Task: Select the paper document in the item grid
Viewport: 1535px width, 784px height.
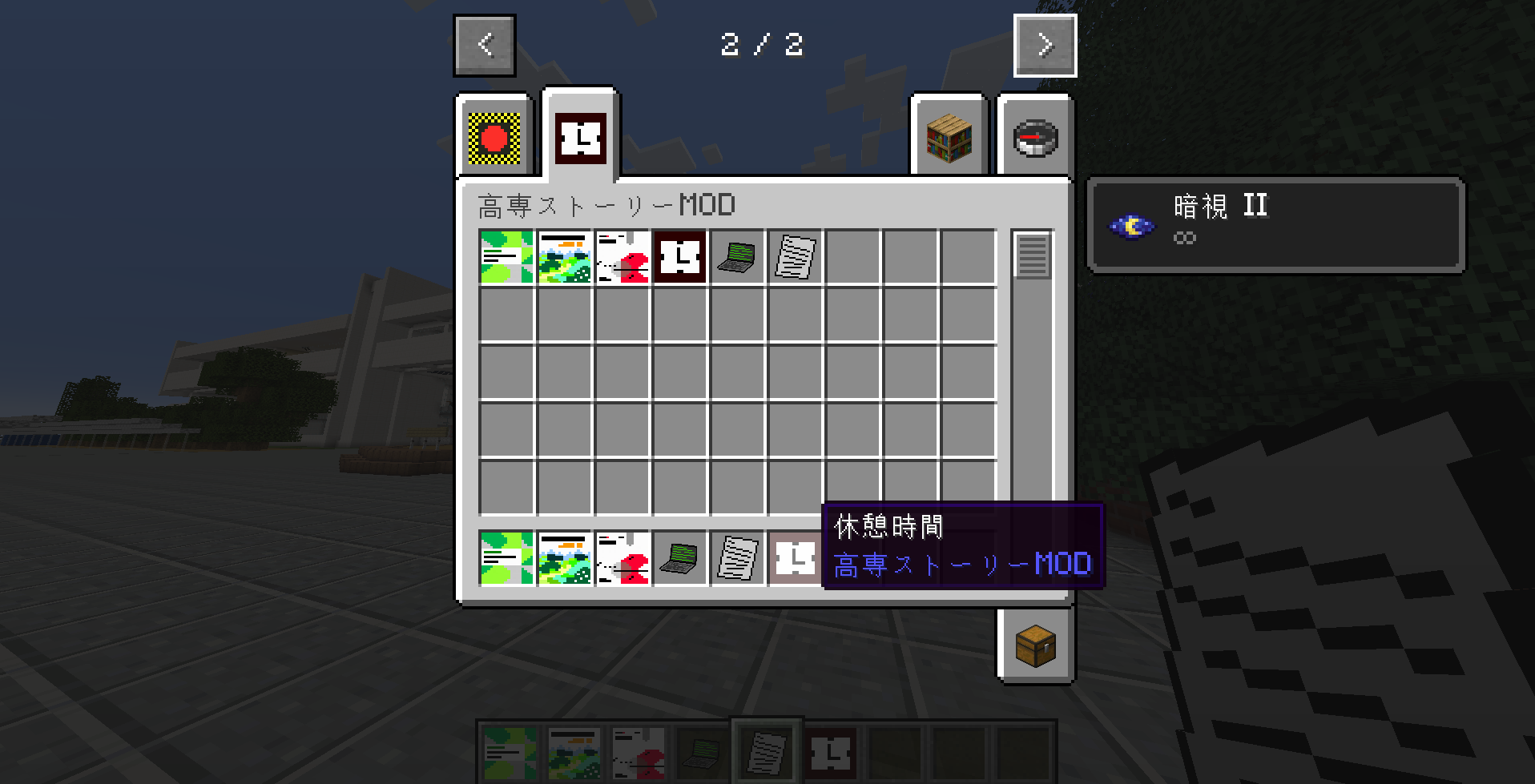Action: click(795, 257)
